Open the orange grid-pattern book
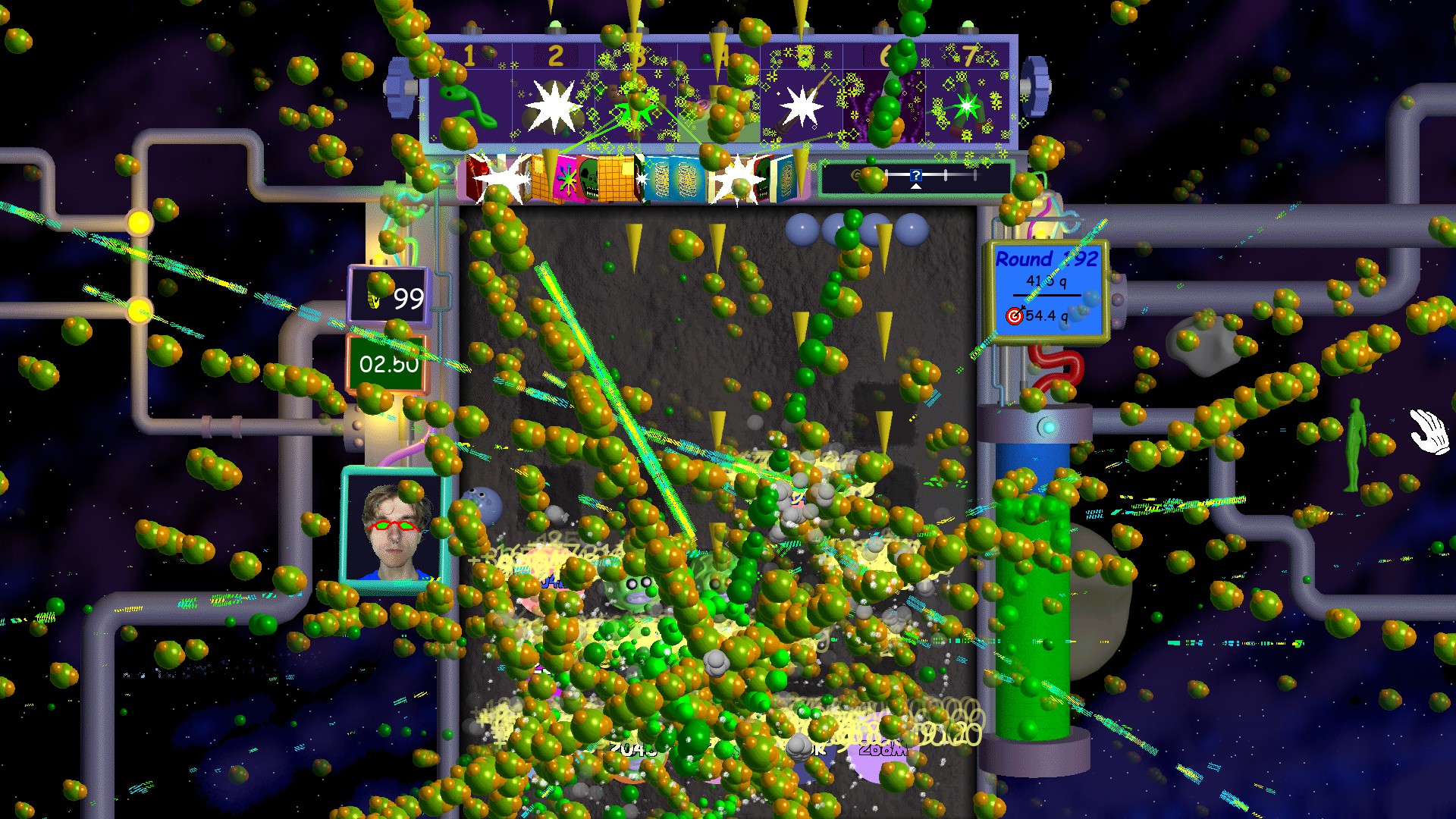 click(x=616, y=179)
